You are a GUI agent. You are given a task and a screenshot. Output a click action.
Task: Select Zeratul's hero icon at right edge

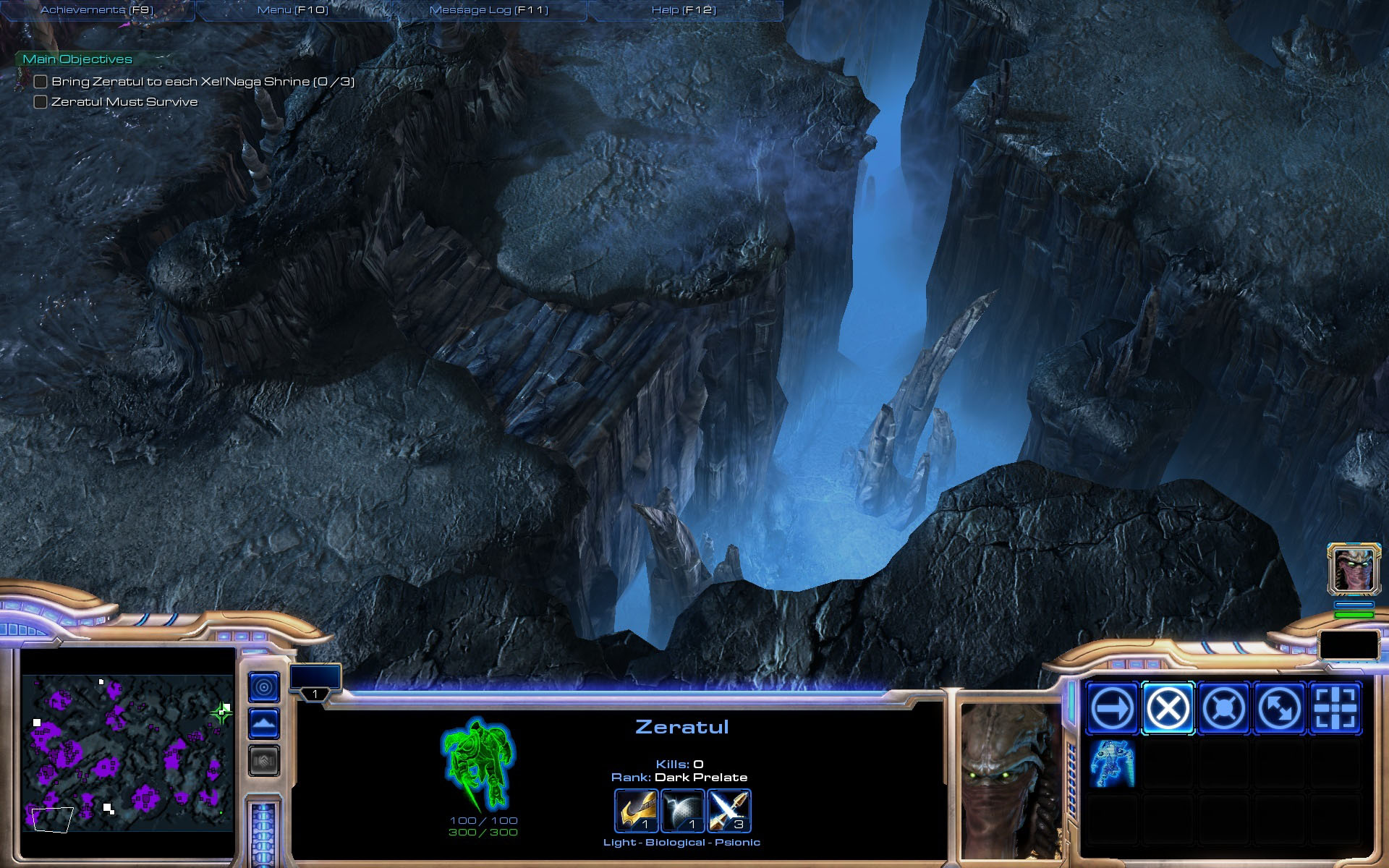[1354, 569]
